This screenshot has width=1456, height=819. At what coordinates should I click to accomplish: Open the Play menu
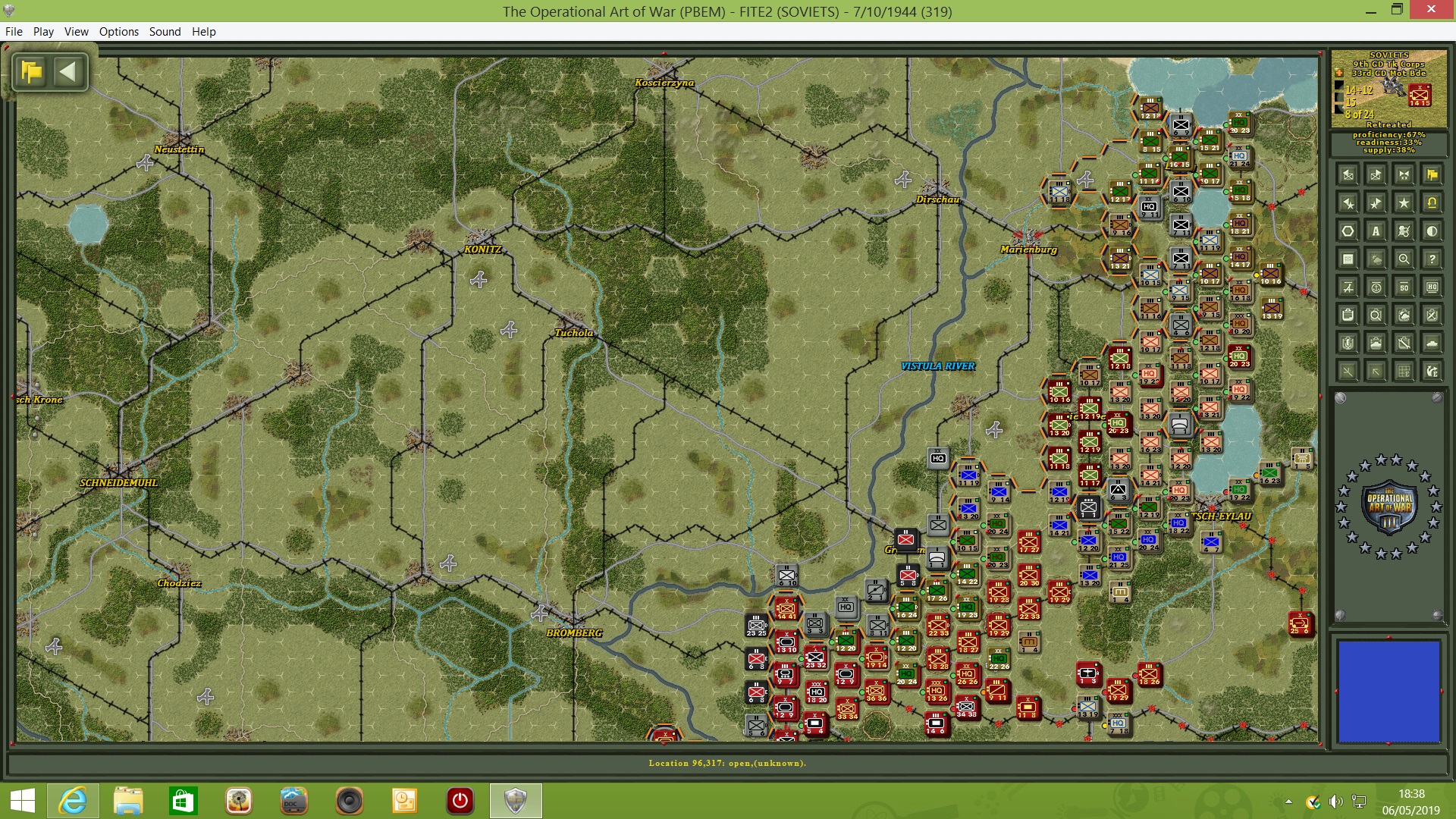point(43,32)
